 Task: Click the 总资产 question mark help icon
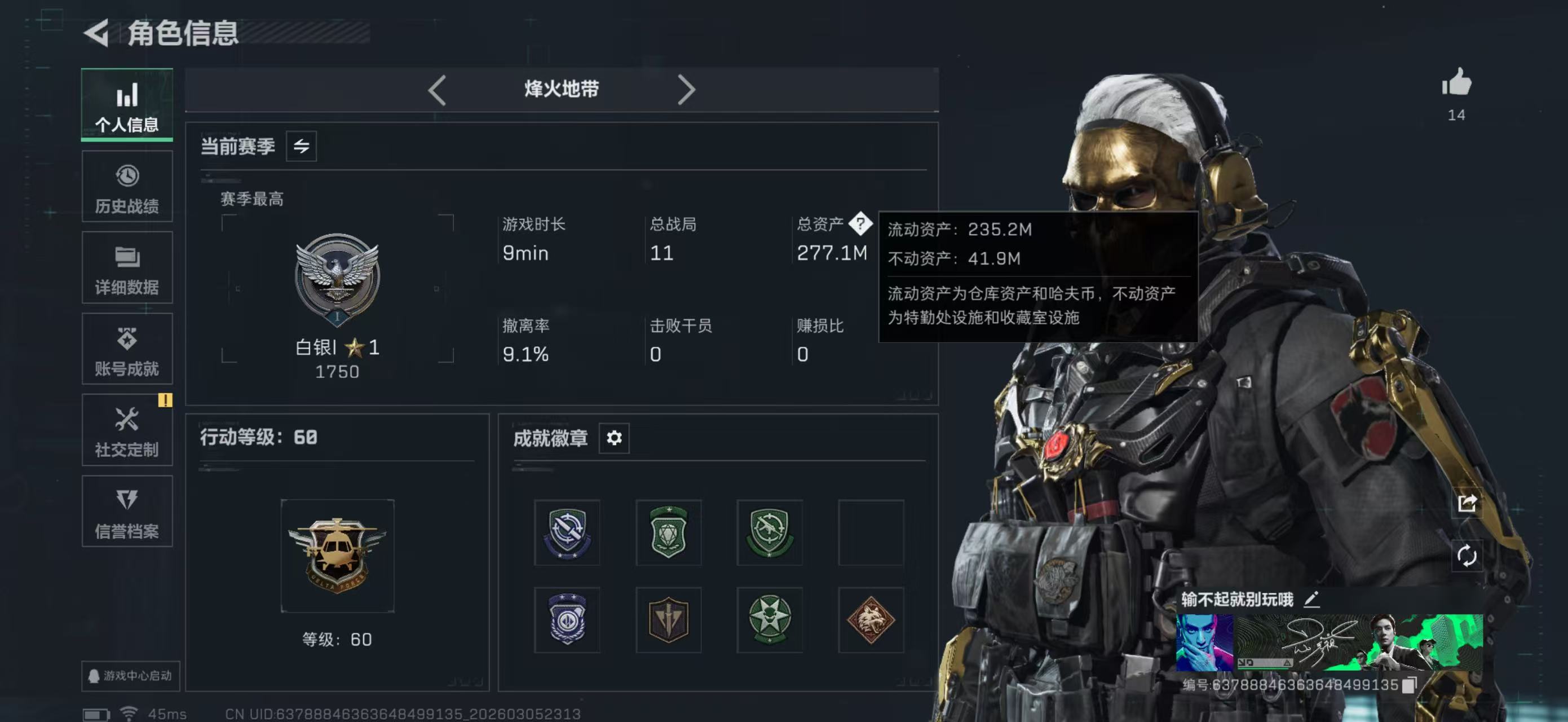tap(861, 225)
